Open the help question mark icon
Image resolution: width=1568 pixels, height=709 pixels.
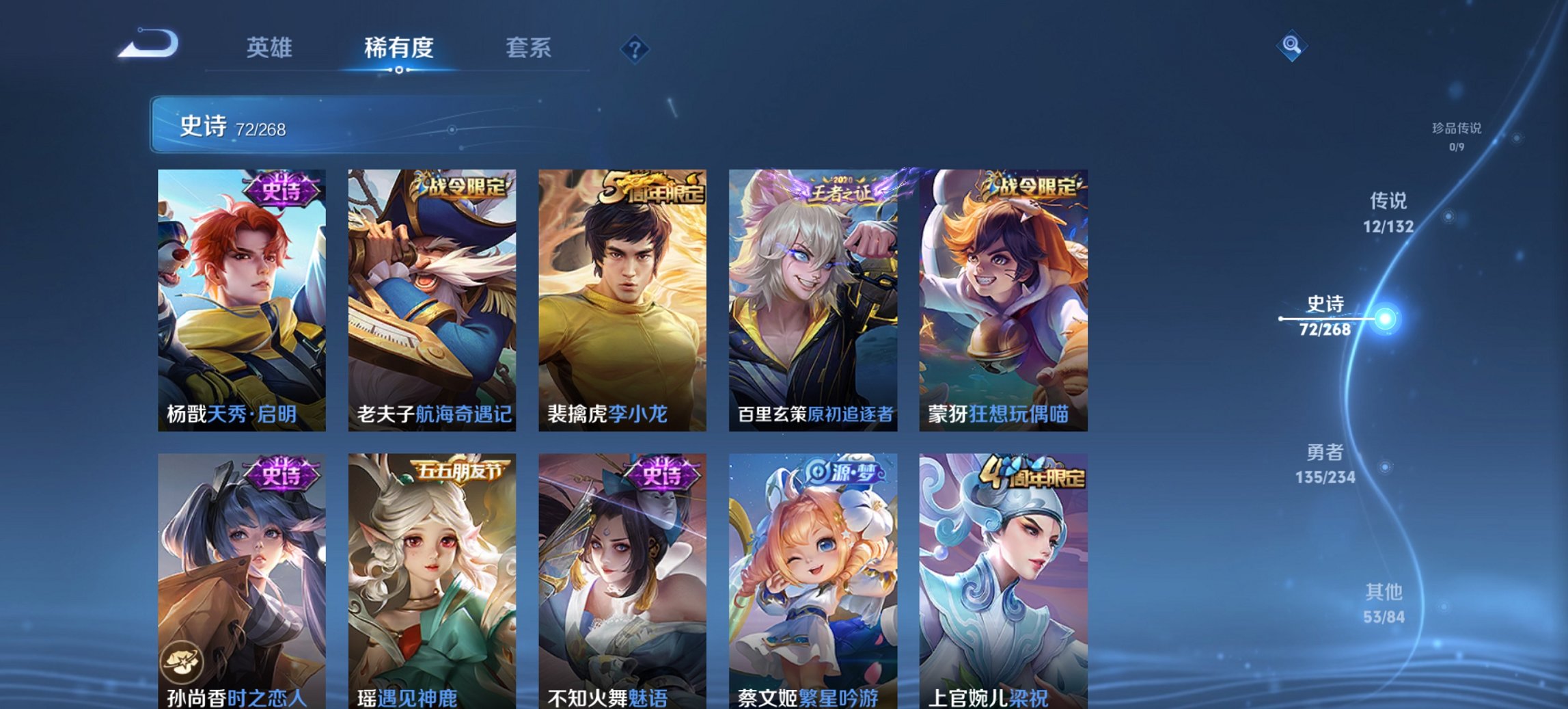point(634,48)
